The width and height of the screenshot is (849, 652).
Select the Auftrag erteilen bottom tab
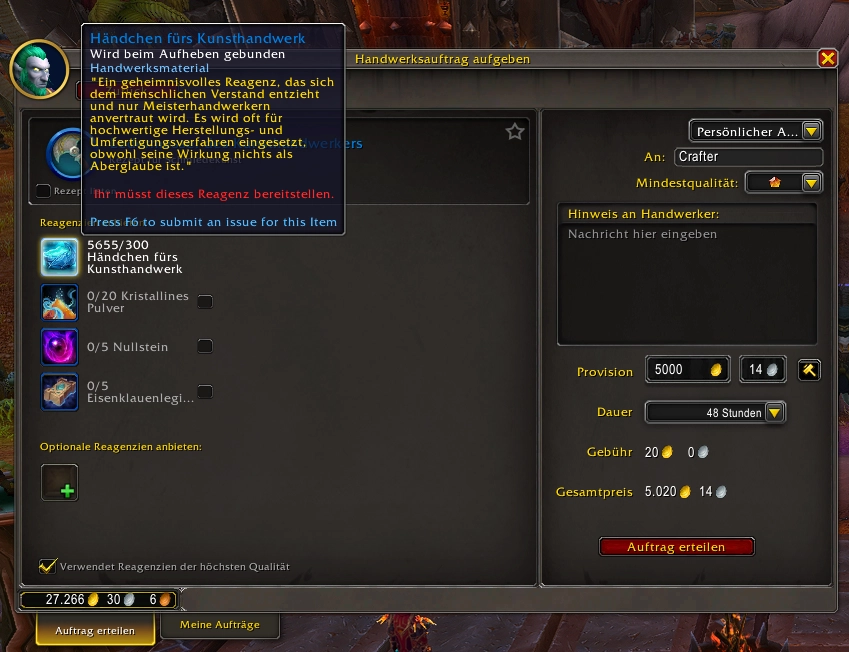tap(97, 631)
